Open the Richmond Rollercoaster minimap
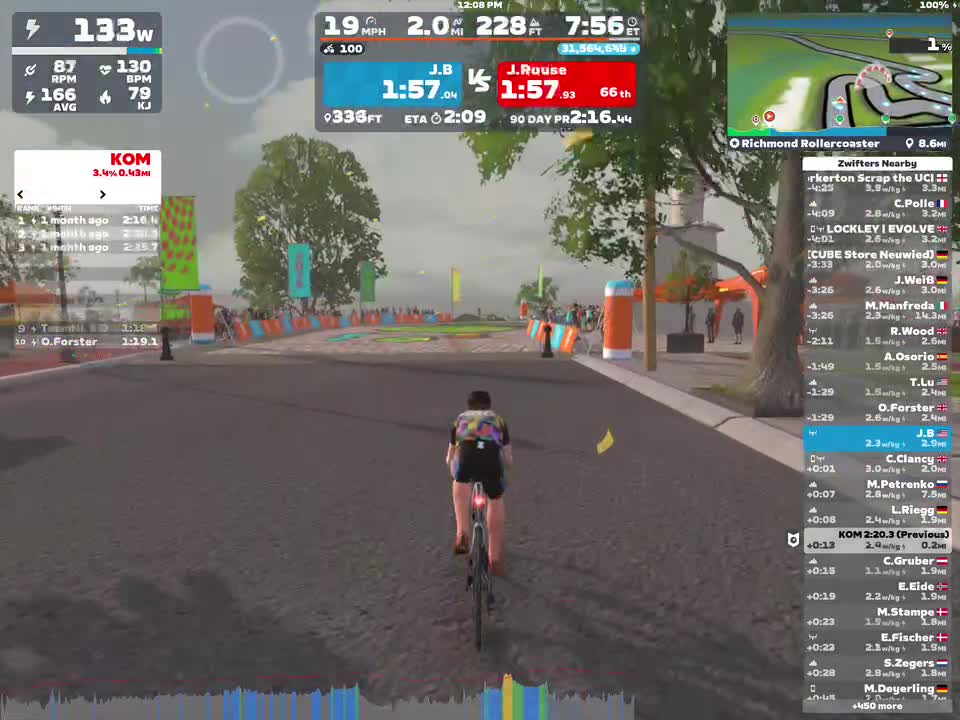This screenshot has height=720, width=960. [x=838, y=75]
